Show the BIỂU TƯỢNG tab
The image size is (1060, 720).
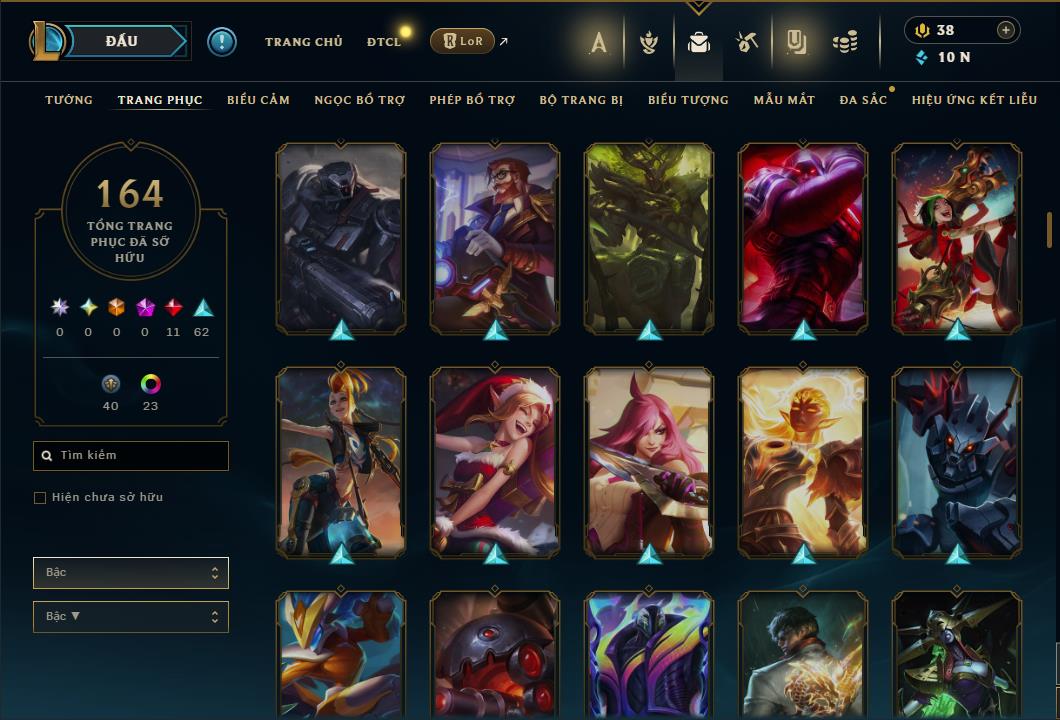click(688, 100)
